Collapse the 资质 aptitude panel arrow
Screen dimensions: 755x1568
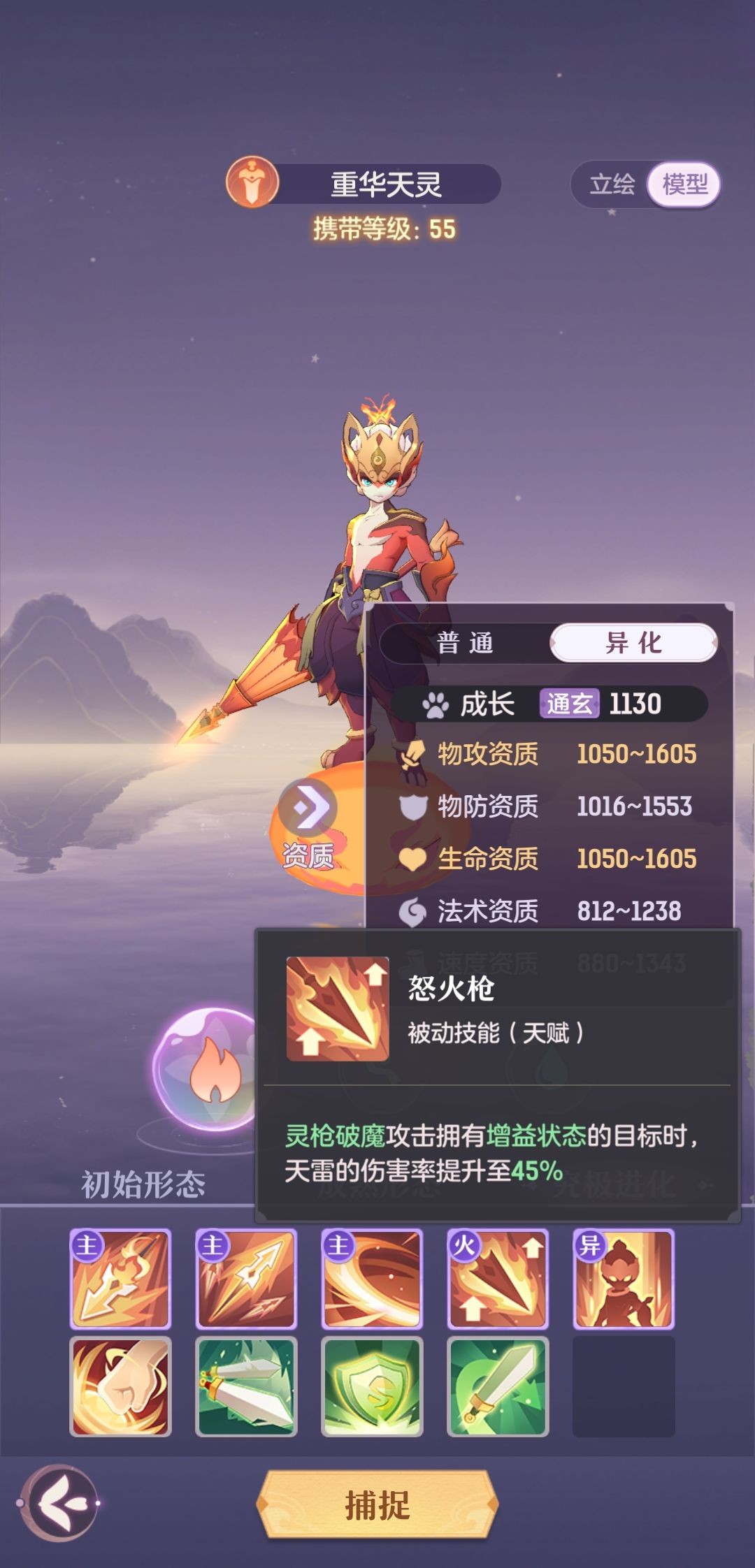[x=308, y=808]
